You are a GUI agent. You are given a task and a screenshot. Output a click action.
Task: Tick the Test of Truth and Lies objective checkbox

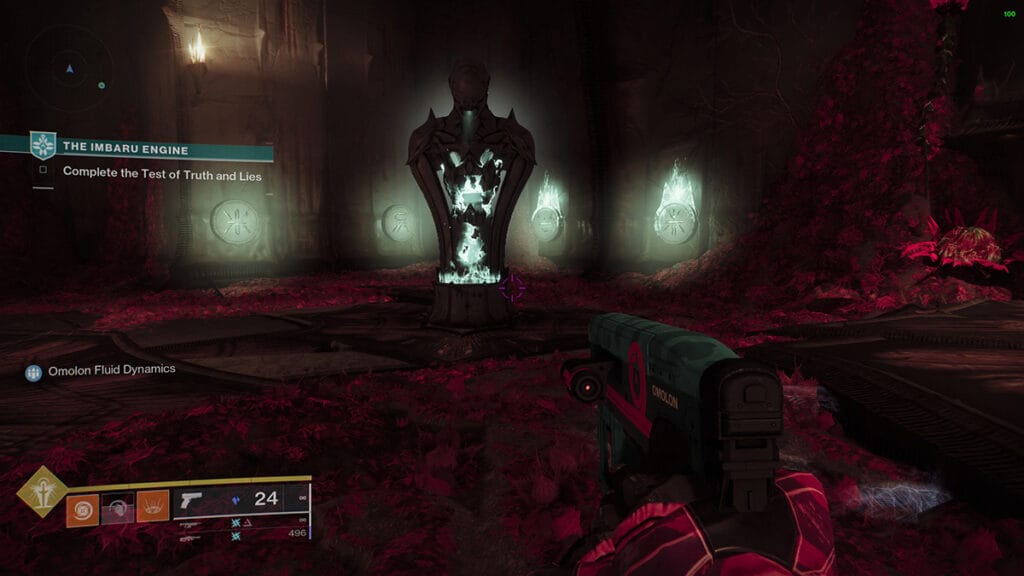(x=43, y=171)
